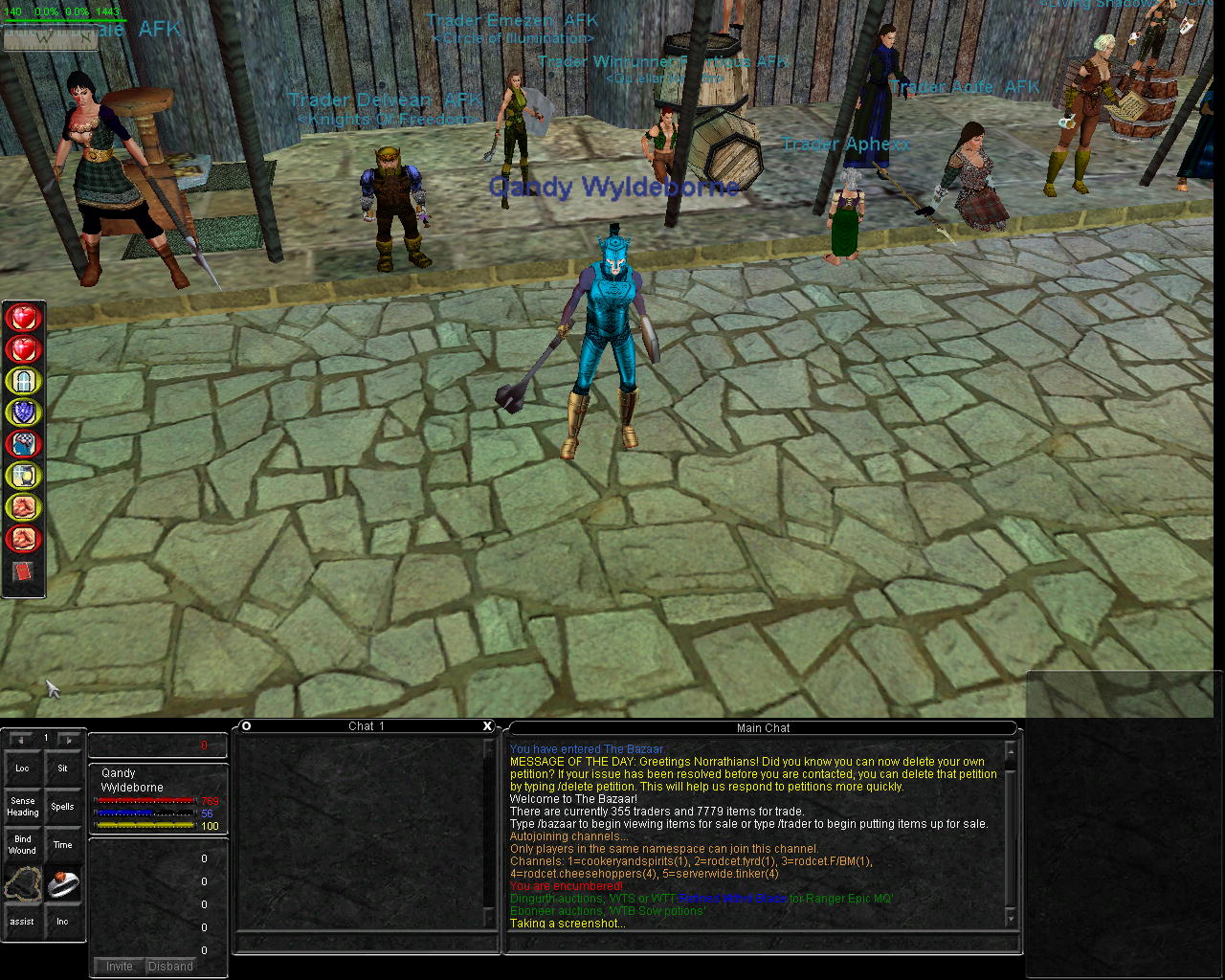Open the Spells hotbutton
This screenshot has height=980, width=1225.
[62, 807]
